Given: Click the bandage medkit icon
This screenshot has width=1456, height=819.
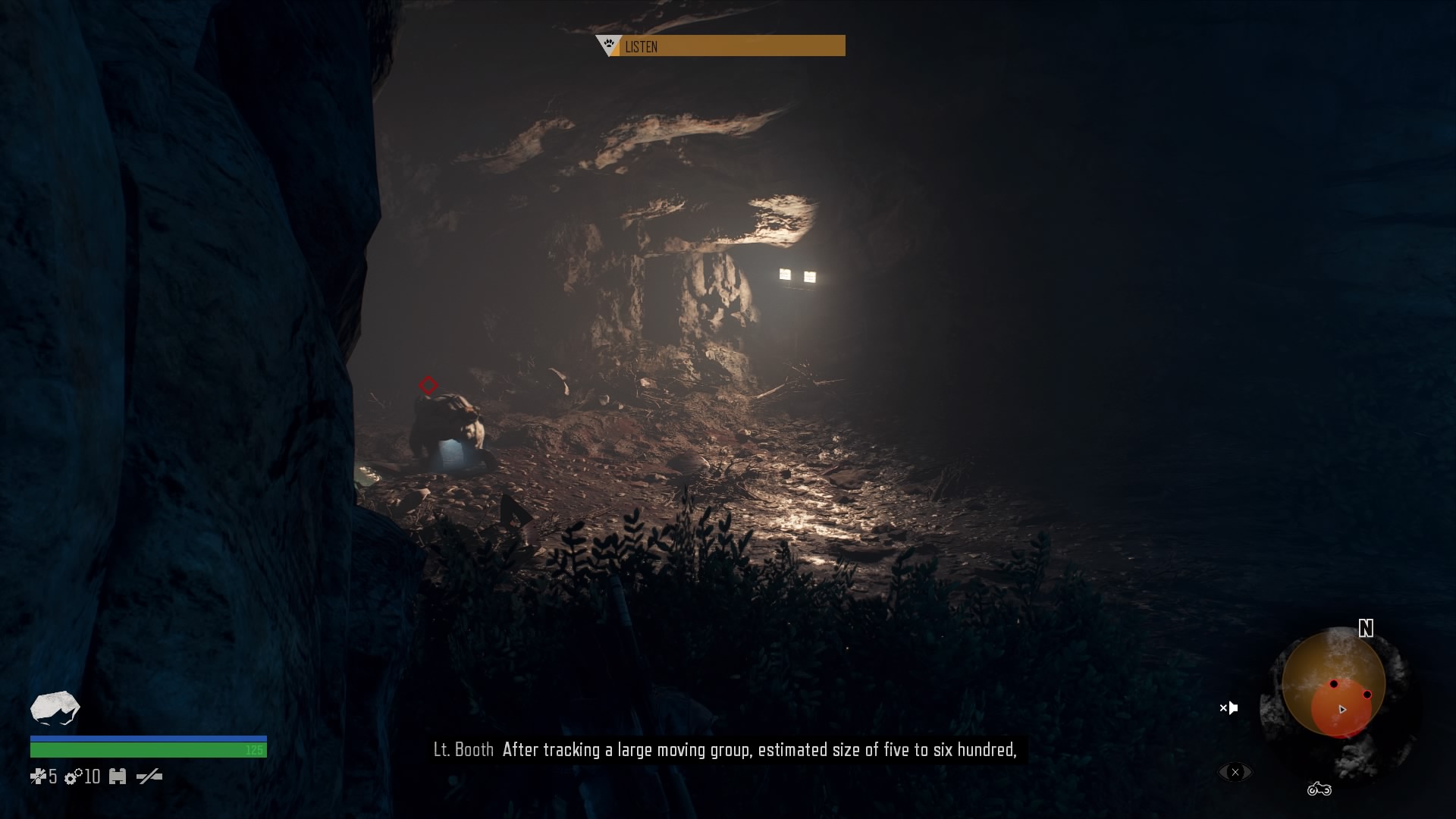Looking at the screenshot, I should pyautogui.click(x=39, y=777).
